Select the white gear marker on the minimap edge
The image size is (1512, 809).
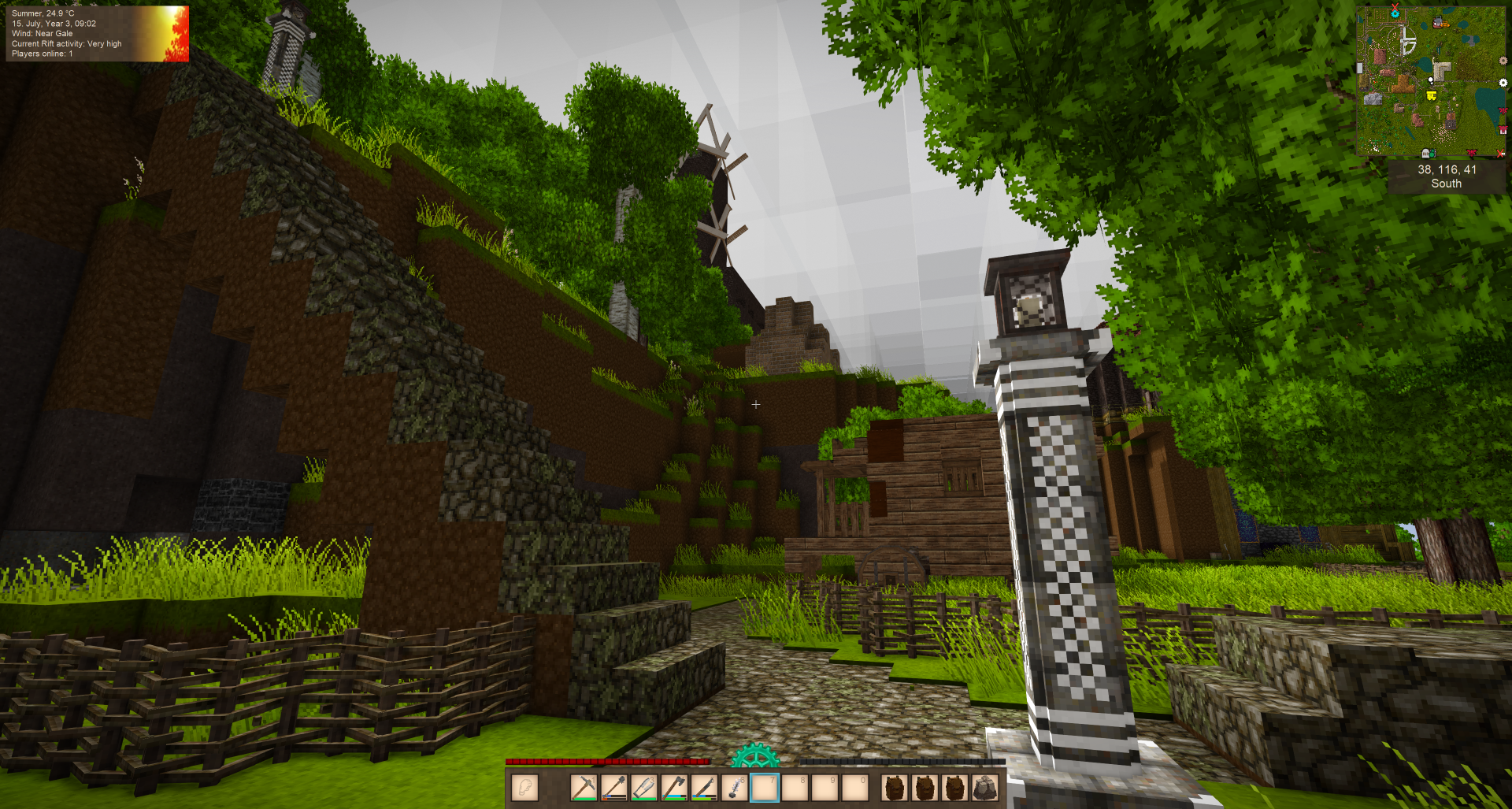click(x=1503, y=83)
